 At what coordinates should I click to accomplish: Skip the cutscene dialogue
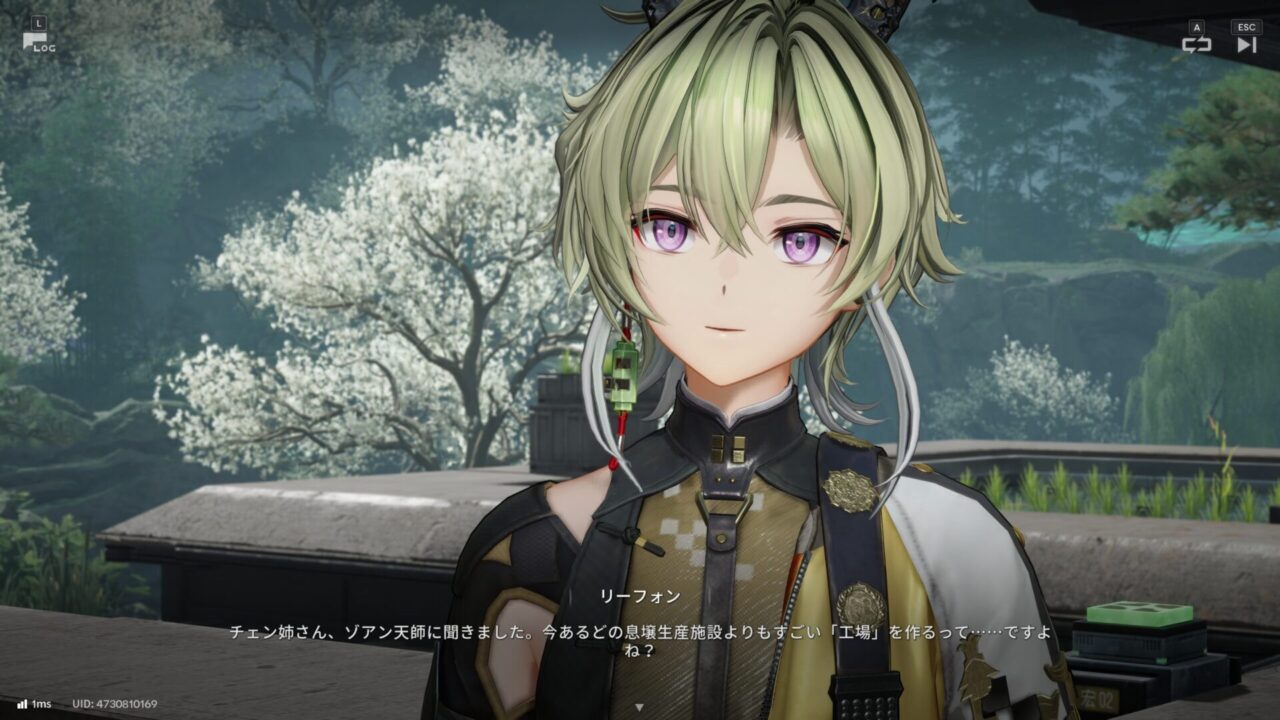point(1246,43)
